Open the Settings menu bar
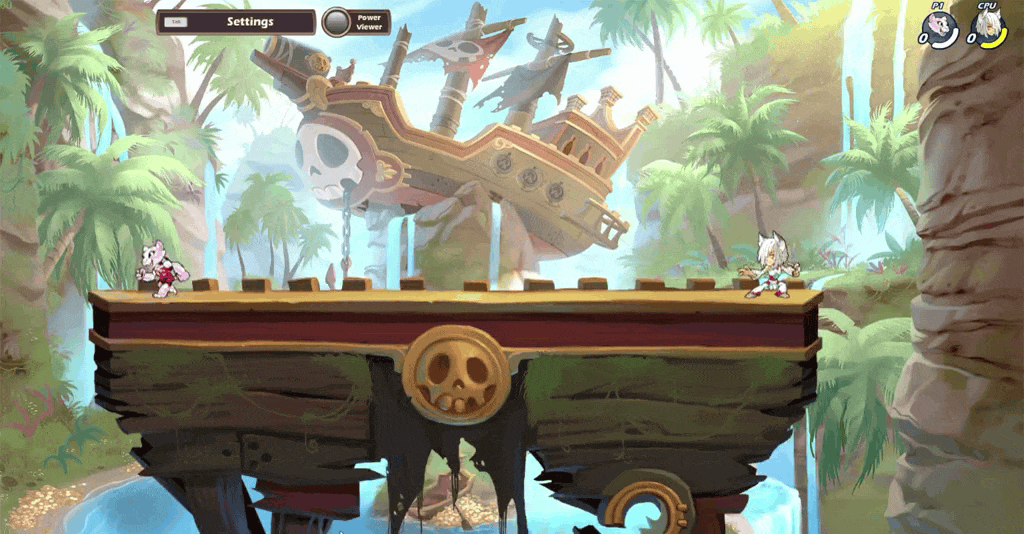Image resolution: width=1024 pixels, height=534 pixels. (235, 22)
